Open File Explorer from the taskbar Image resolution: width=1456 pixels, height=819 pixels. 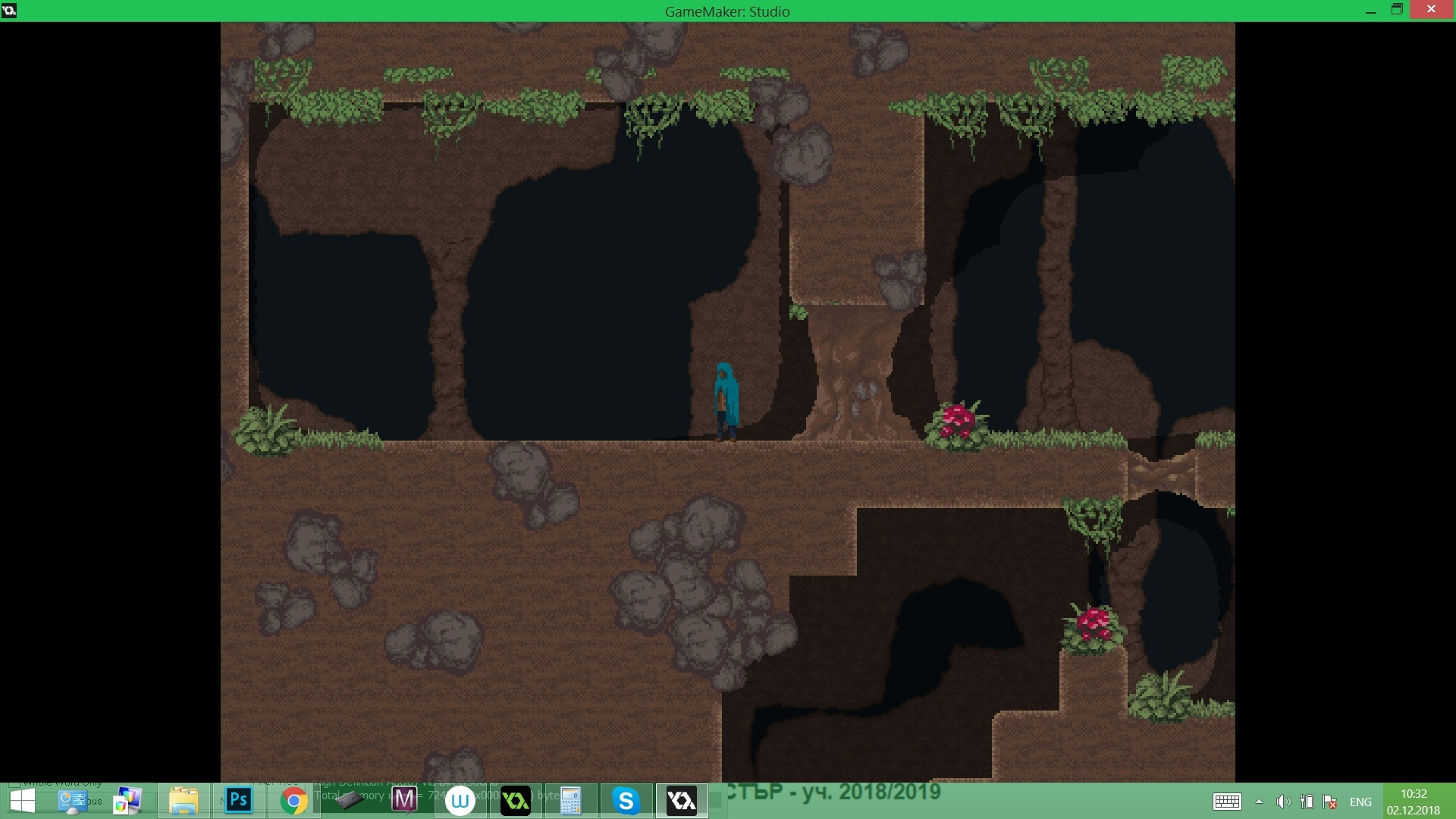186,800
